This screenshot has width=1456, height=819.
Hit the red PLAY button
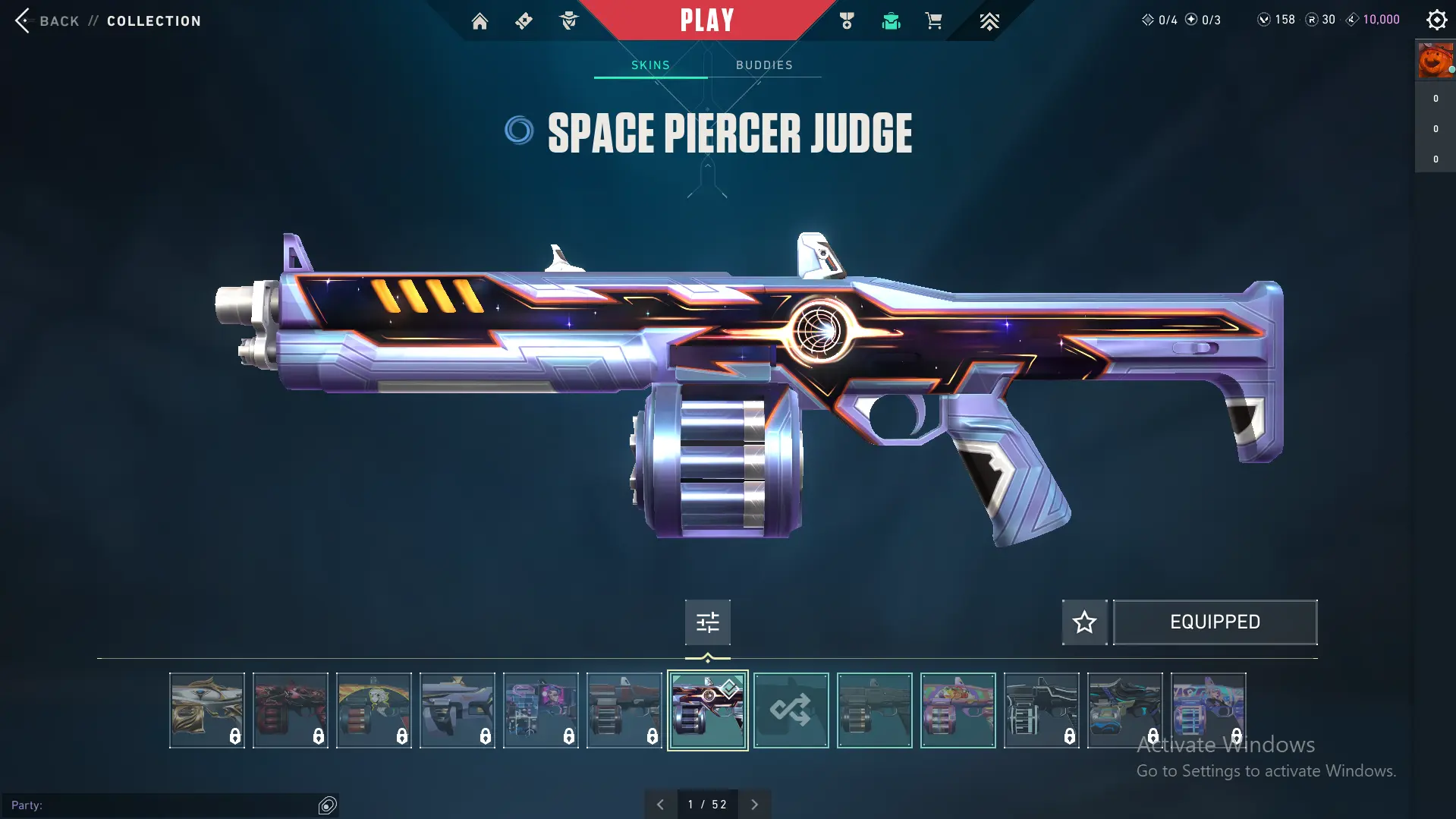pos(706,20)
